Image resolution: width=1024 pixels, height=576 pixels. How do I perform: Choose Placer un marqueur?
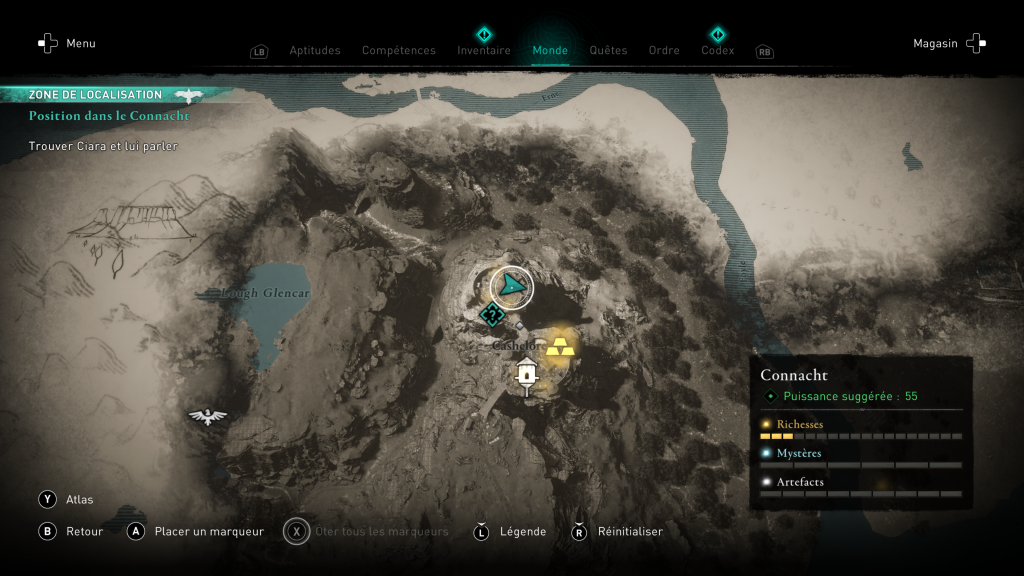196,531
